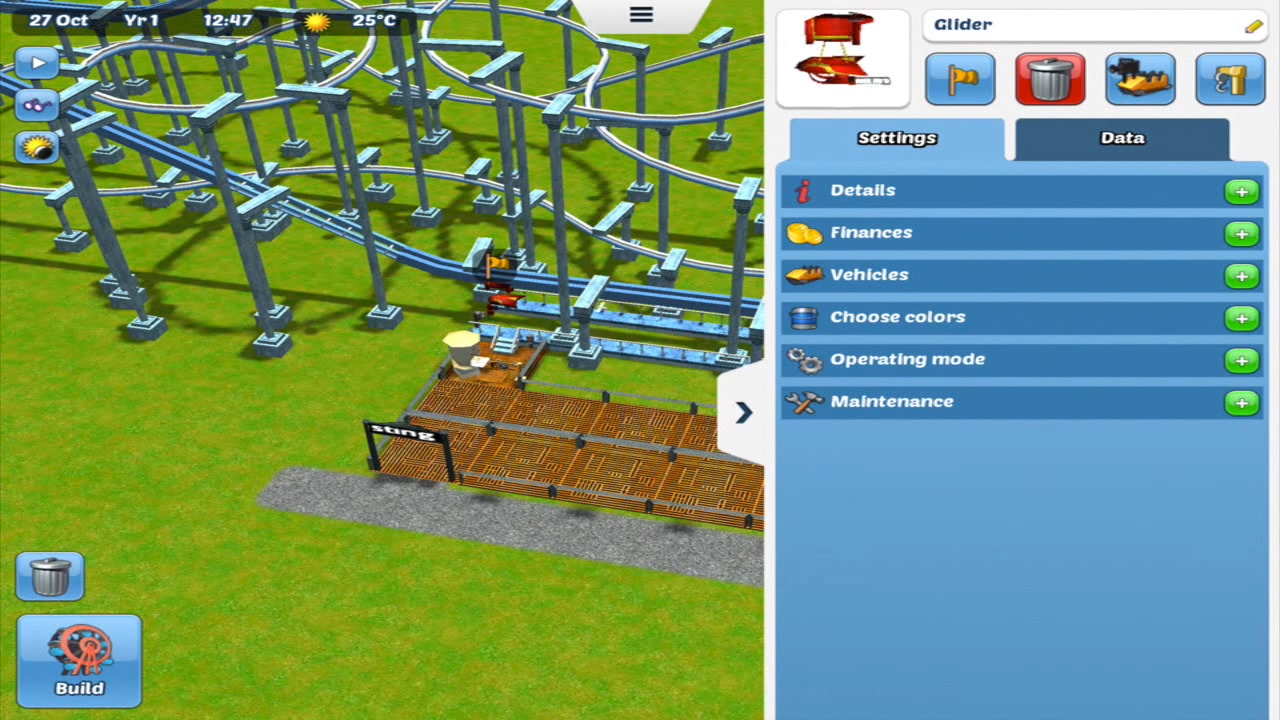Resume the game with the play icon
The image size is (1280, 720).
(x=37, y=62)
